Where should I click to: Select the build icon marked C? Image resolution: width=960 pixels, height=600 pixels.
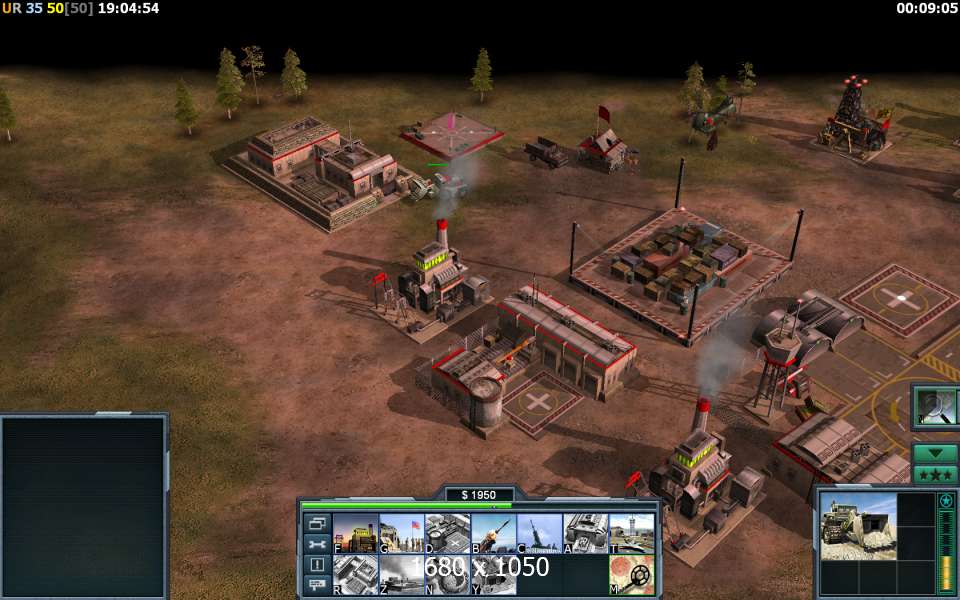[539, 533]
